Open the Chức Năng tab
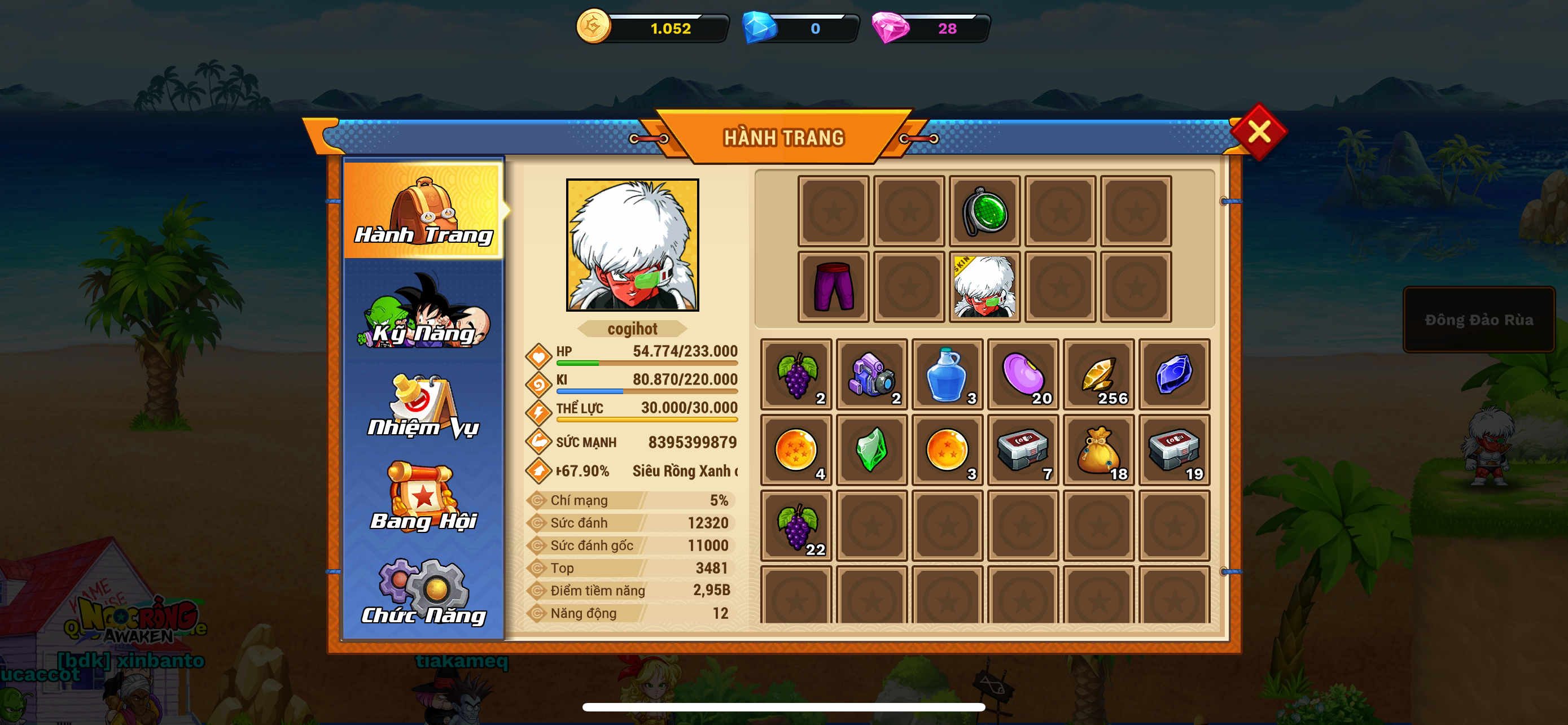Screen dimensions: 1568x725 pyautogui.click(x=424, y=593)
